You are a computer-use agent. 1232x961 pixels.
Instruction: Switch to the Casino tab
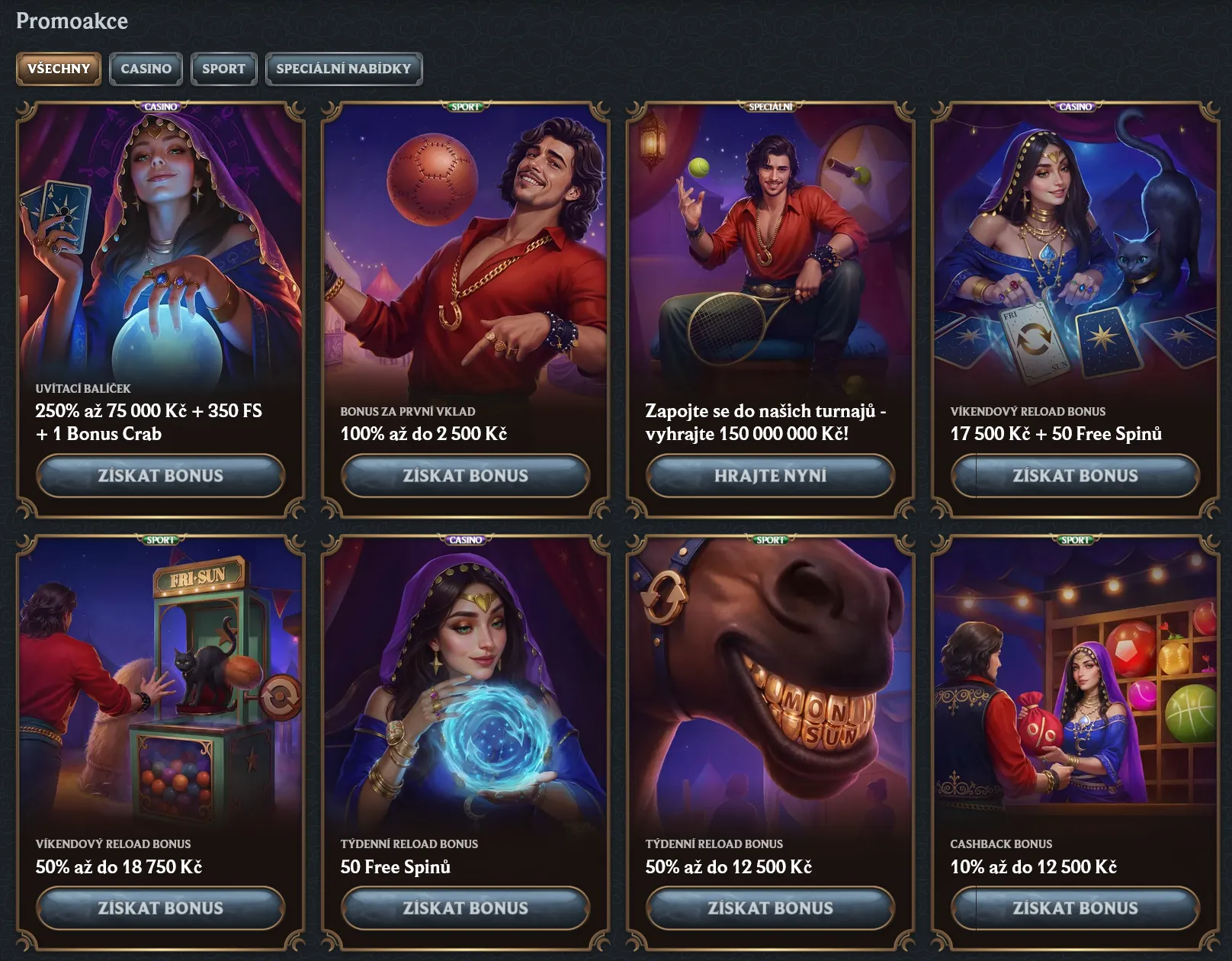tap(146, 69)
